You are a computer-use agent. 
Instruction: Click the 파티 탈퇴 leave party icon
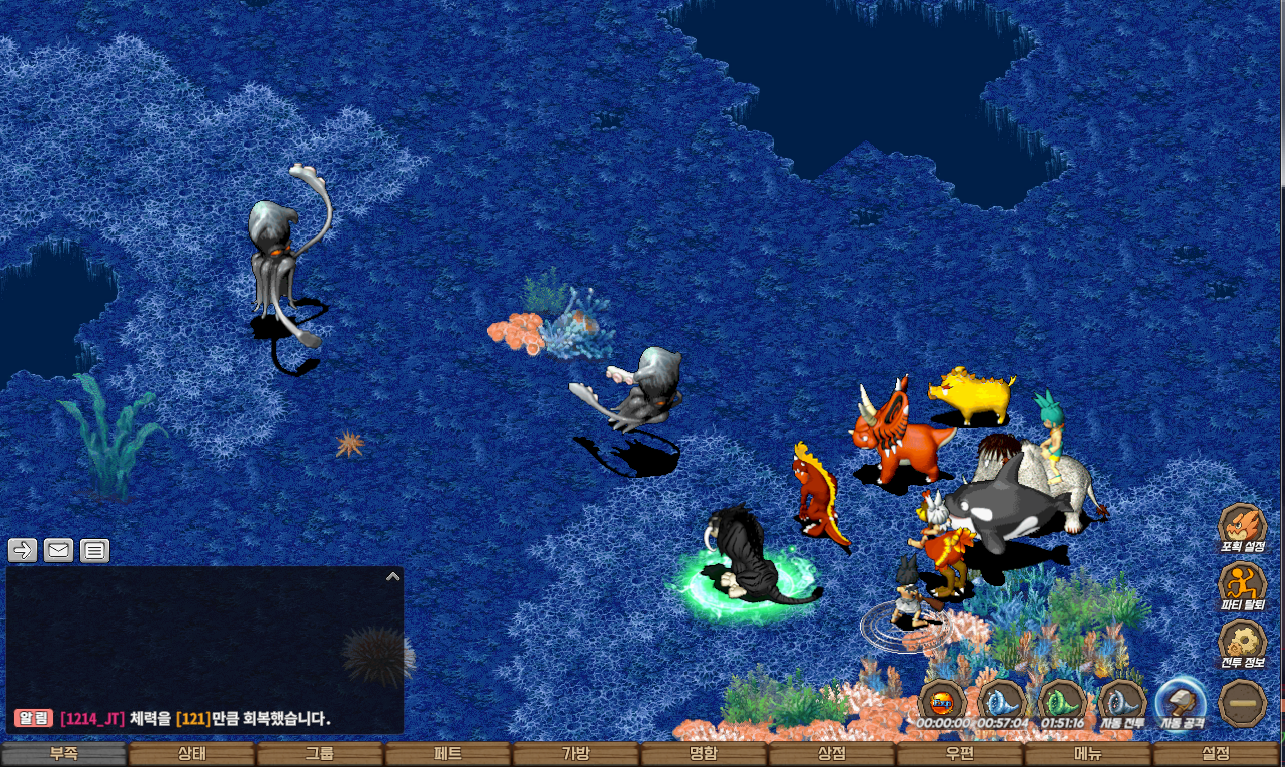(1242, 586)
